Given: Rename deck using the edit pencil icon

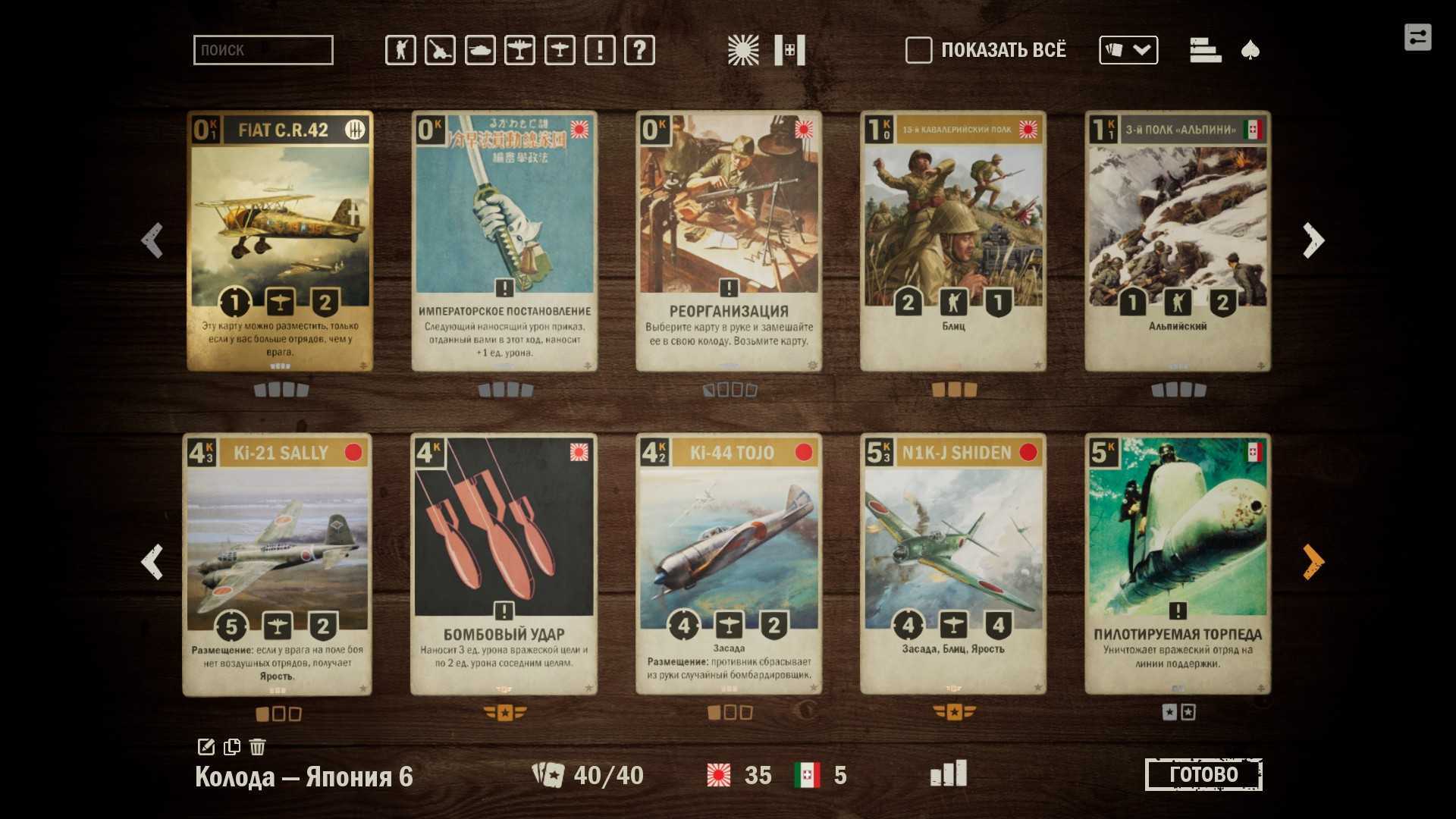Looking at the screenshot, I should (x=206, y=747).
